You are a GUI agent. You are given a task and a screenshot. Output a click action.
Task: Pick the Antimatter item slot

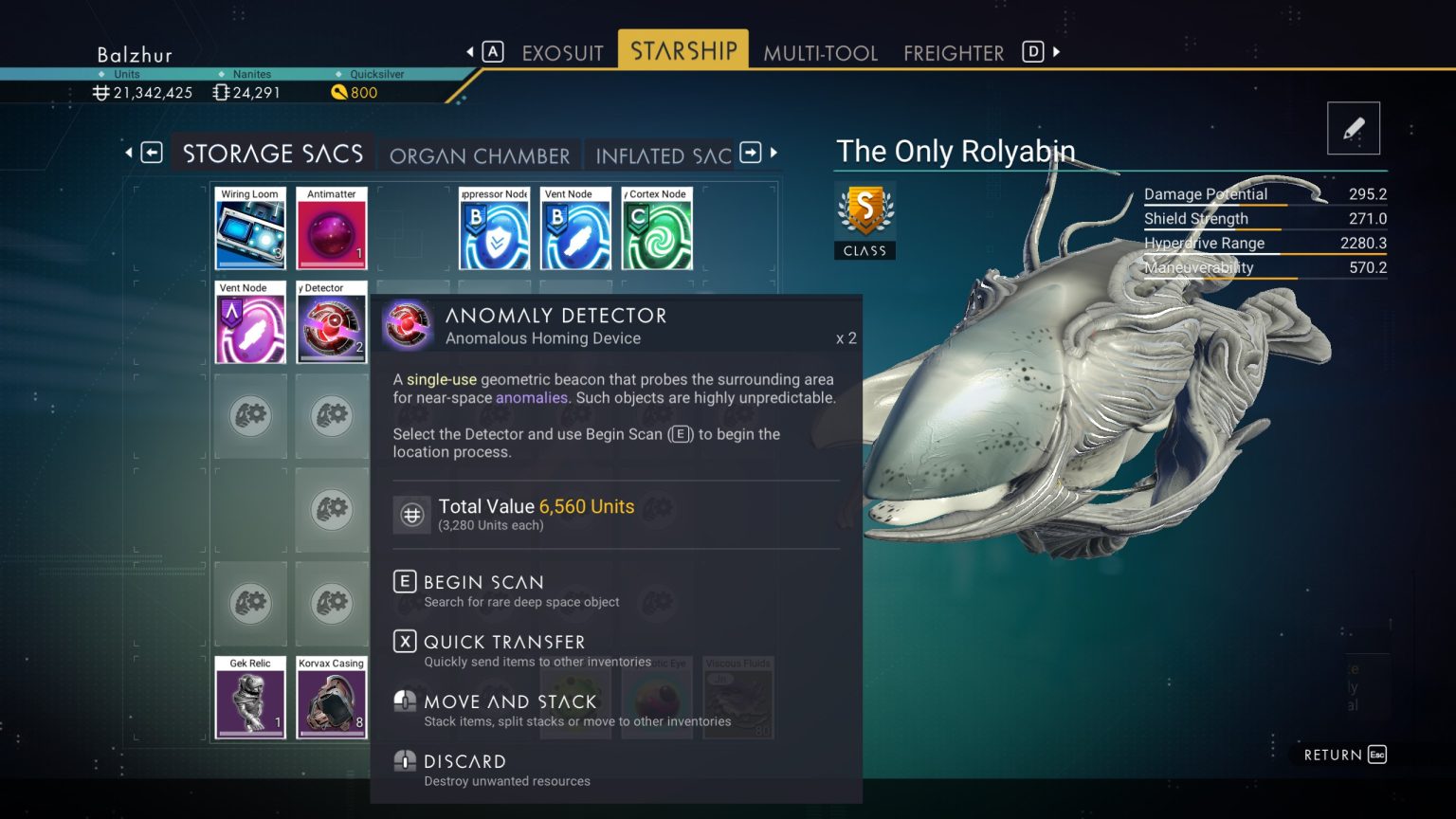point(332,228)
